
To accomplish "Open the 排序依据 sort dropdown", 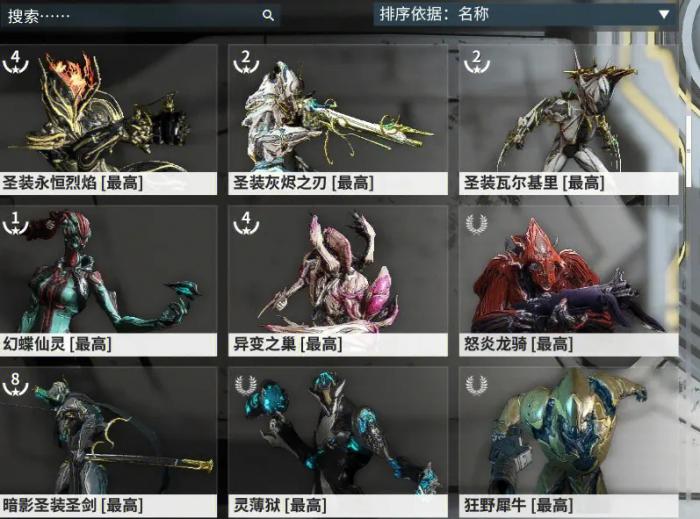I will pos(523,14).
